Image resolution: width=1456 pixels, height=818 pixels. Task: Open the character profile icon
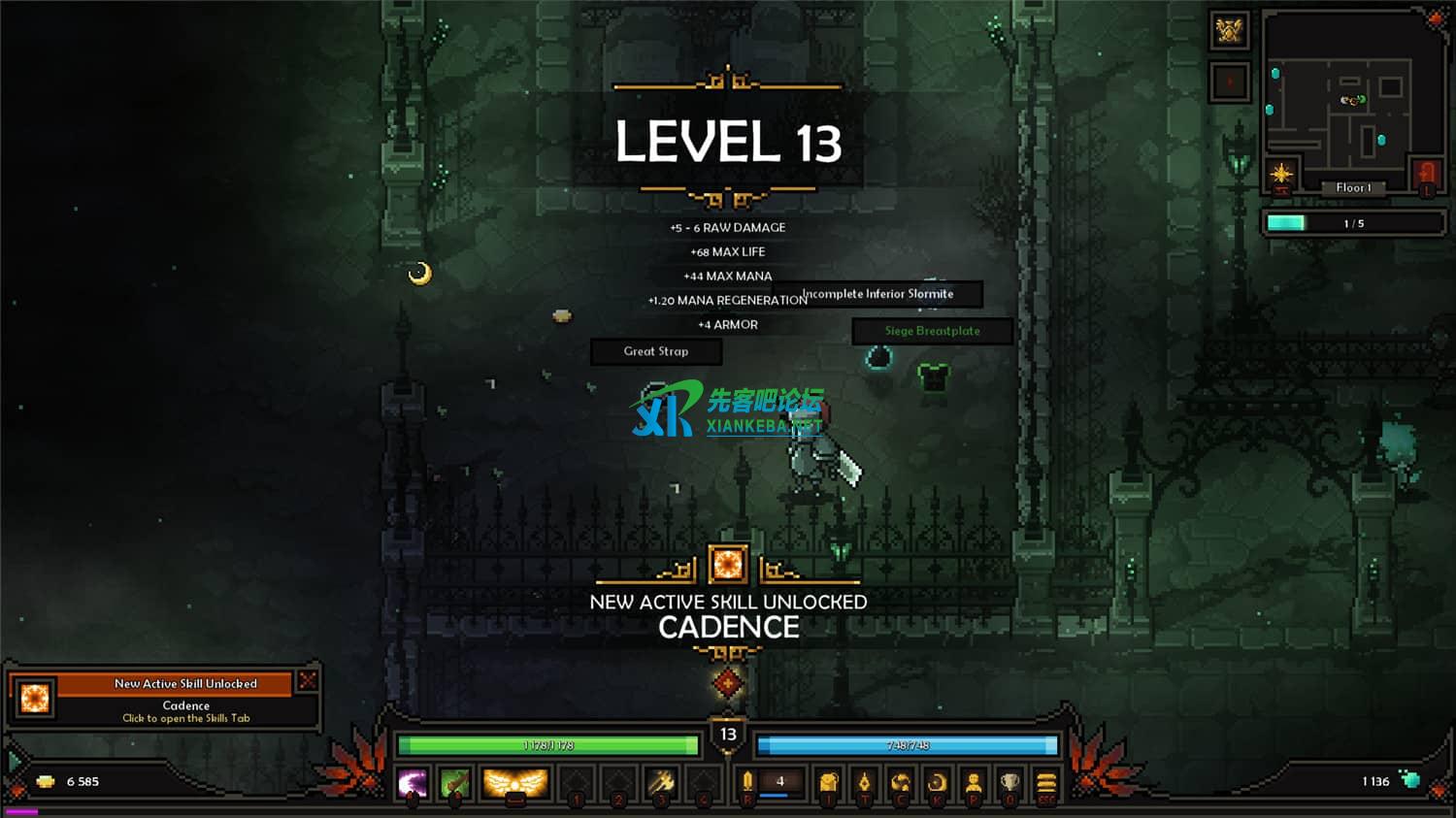(974, 782)
